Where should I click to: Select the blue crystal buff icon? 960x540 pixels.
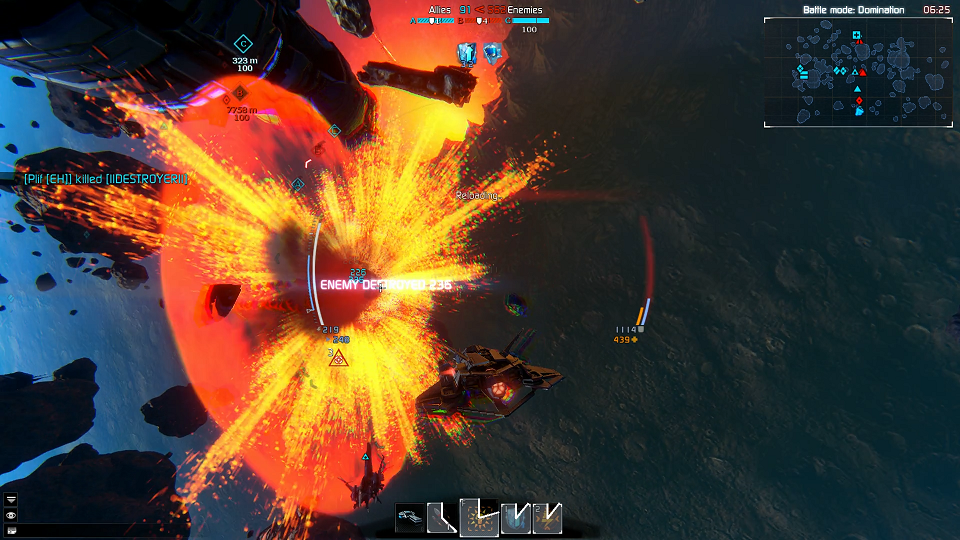point(491,52)
